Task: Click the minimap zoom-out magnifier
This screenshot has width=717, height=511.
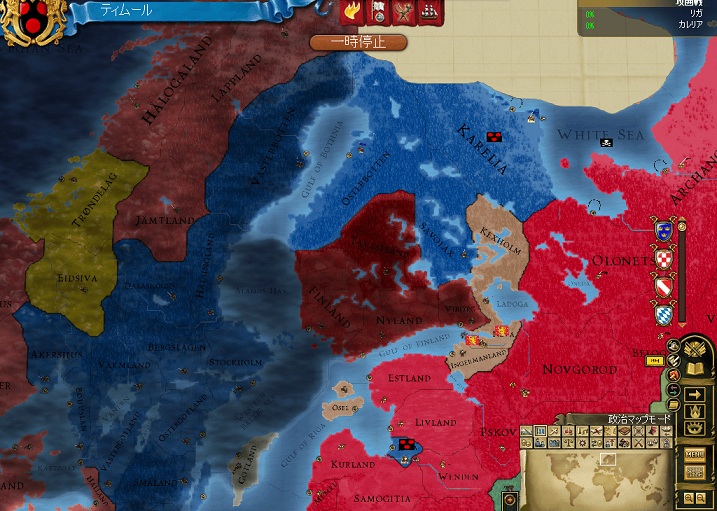Action: [700, 497]
